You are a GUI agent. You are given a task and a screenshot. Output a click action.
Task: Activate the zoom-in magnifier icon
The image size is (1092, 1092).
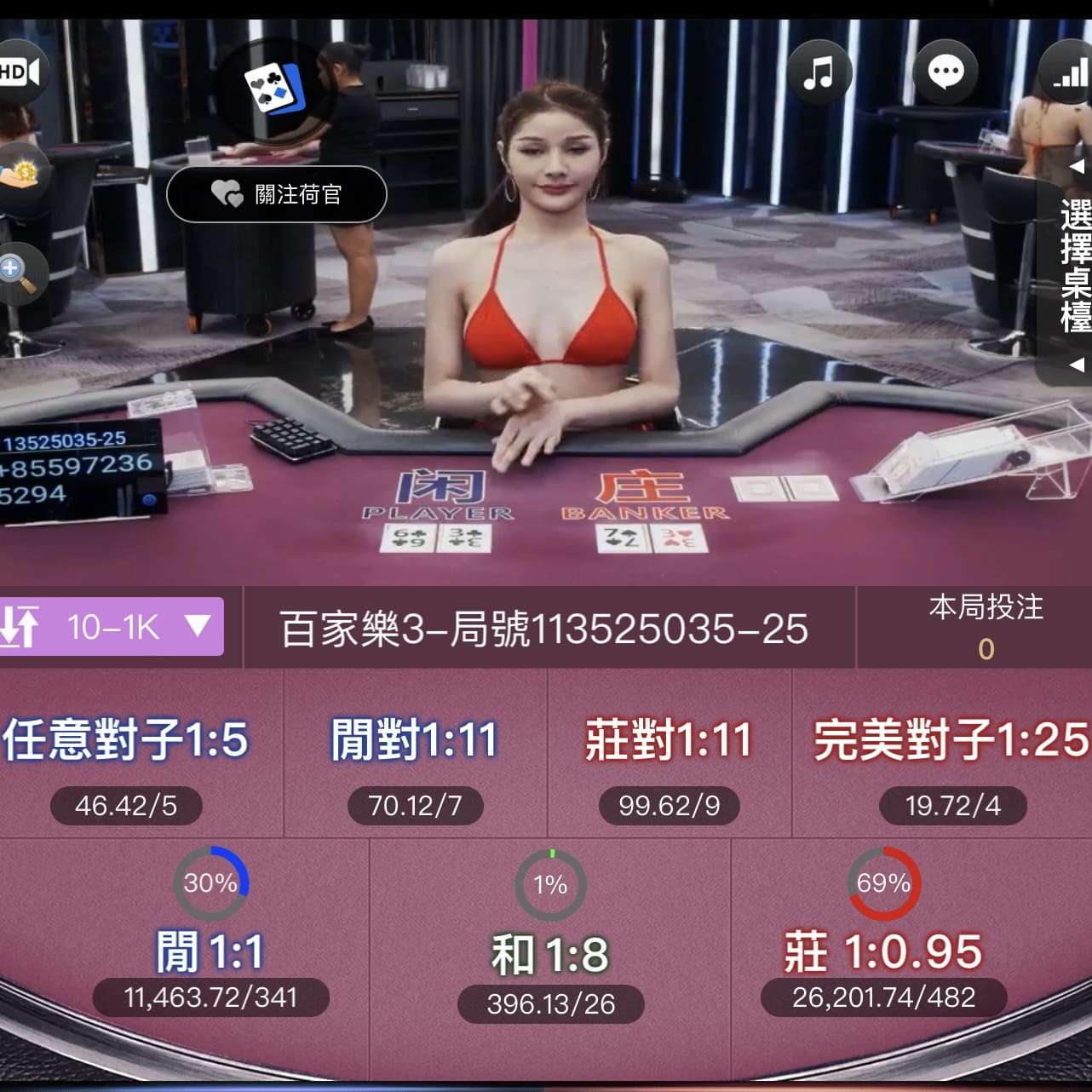coord(22,273)
